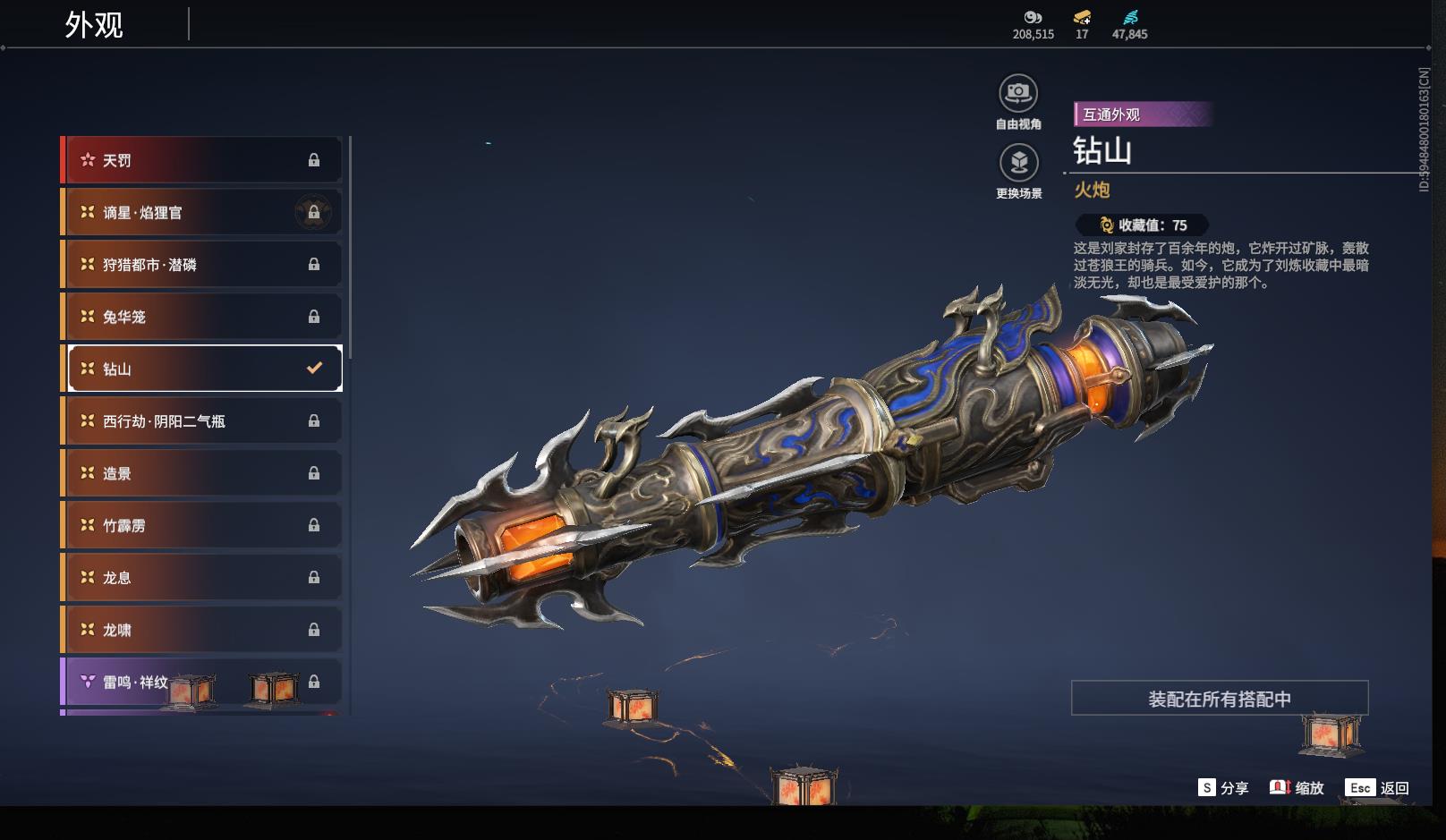The width and height of the screenshot is (1446, 840).
Task: Select 狩猎都市·潜磷 from the list
Action: (201, 265)
